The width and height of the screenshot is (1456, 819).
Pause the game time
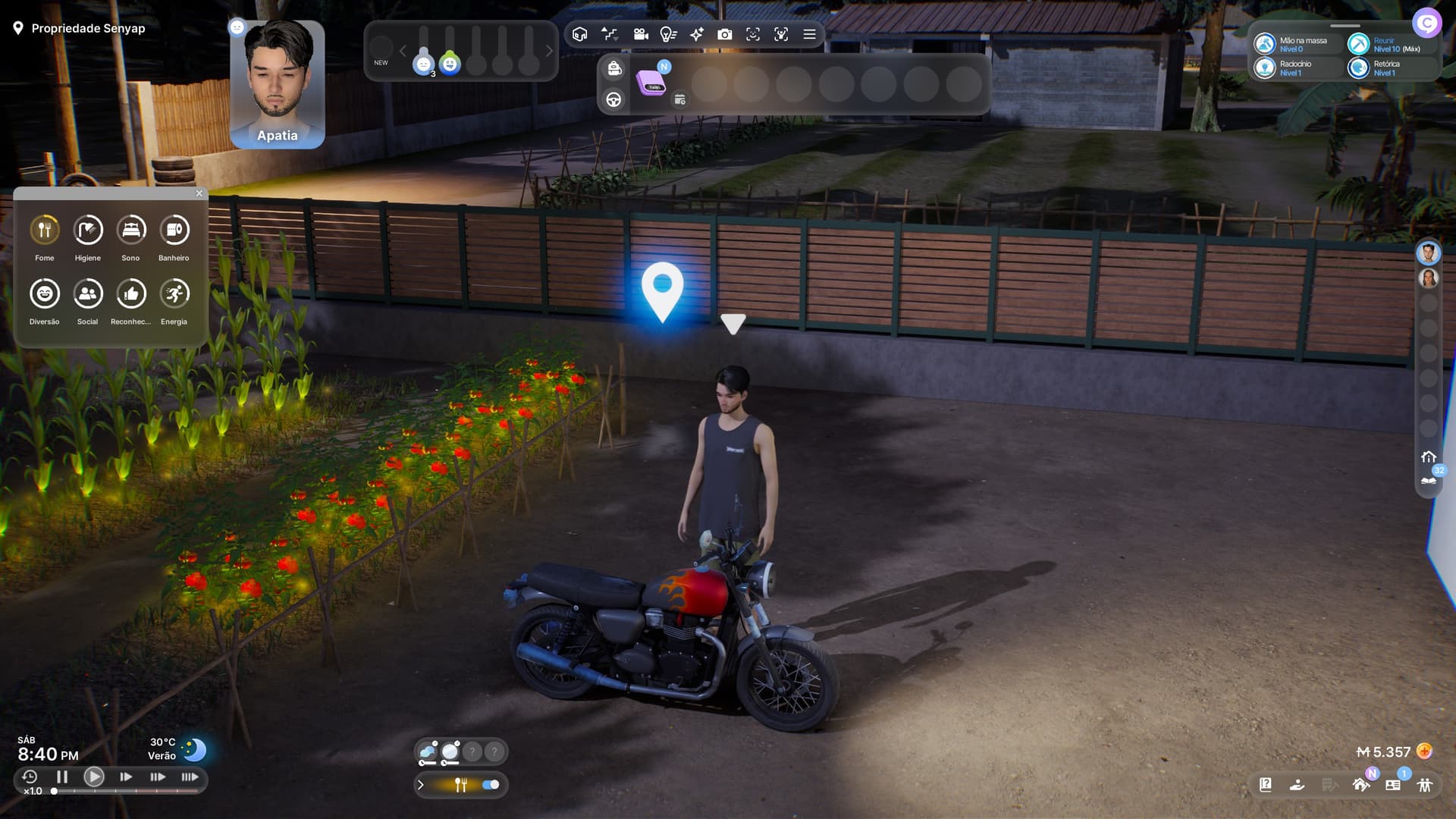coord(62,777)
